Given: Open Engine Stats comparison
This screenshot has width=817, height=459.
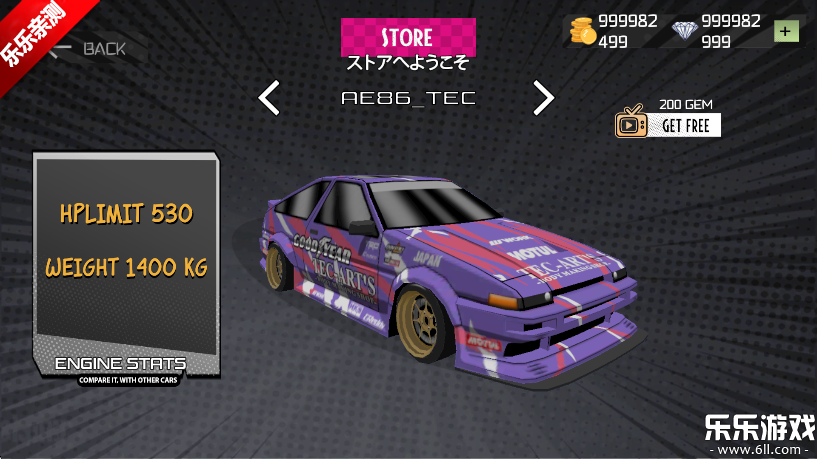Looking at the screenshot, I should point(121,366).
